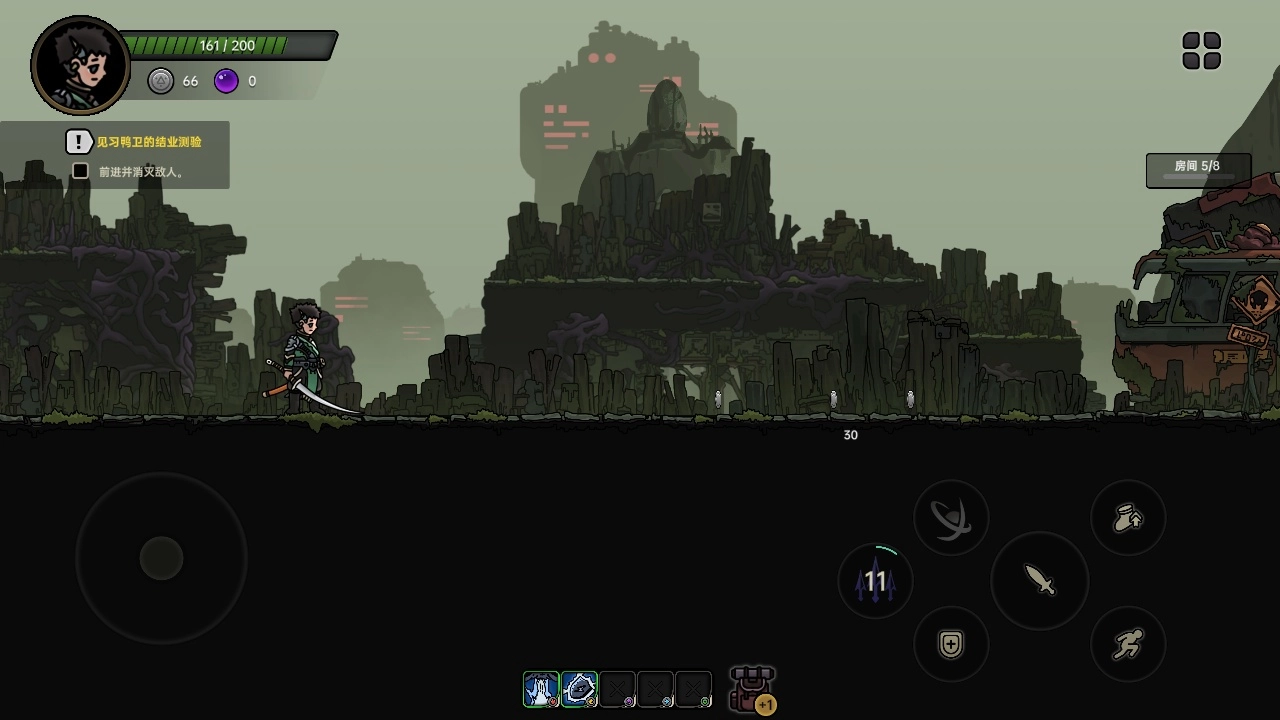Activate the shield block button
Screen dimensions: 1280x720
pos(951,645)
